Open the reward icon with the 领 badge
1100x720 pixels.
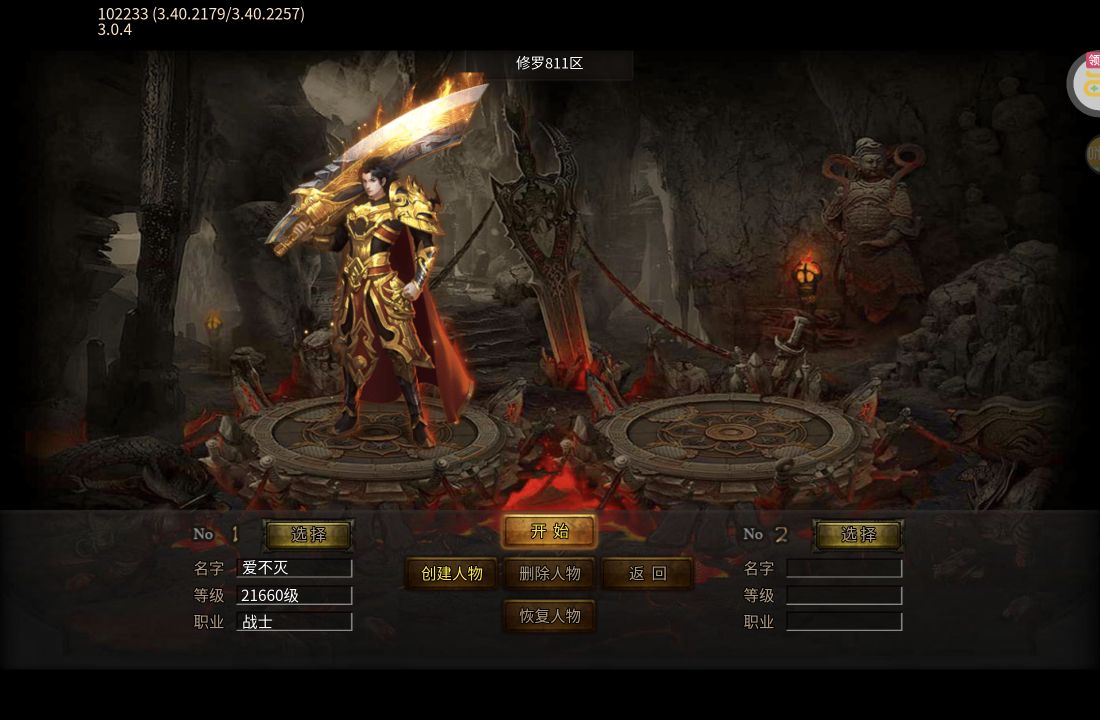point(1088,82)
